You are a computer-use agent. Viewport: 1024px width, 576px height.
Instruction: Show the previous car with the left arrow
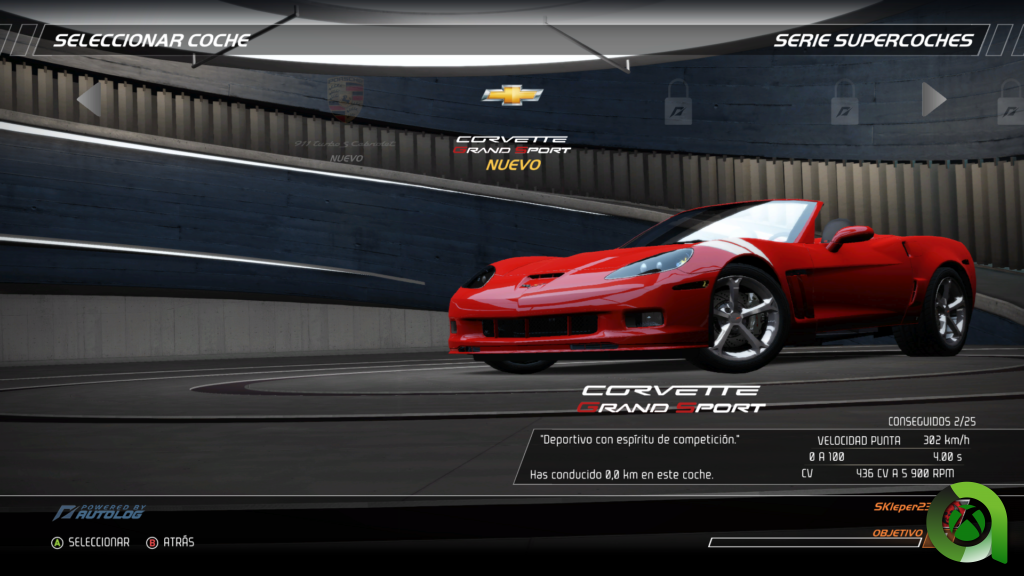(x=88, y=99)
